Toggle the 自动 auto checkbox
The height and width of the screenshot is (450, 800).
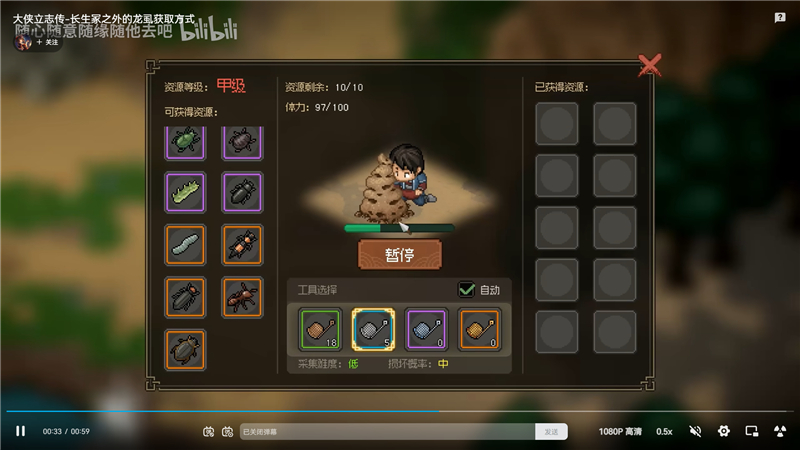click(467, 290)
